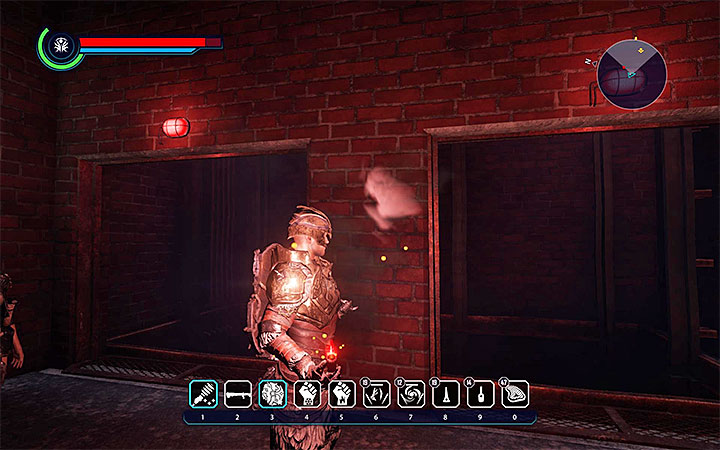
Task: Use the slash-marks item in slot 6
Action: tap(376, 393)
